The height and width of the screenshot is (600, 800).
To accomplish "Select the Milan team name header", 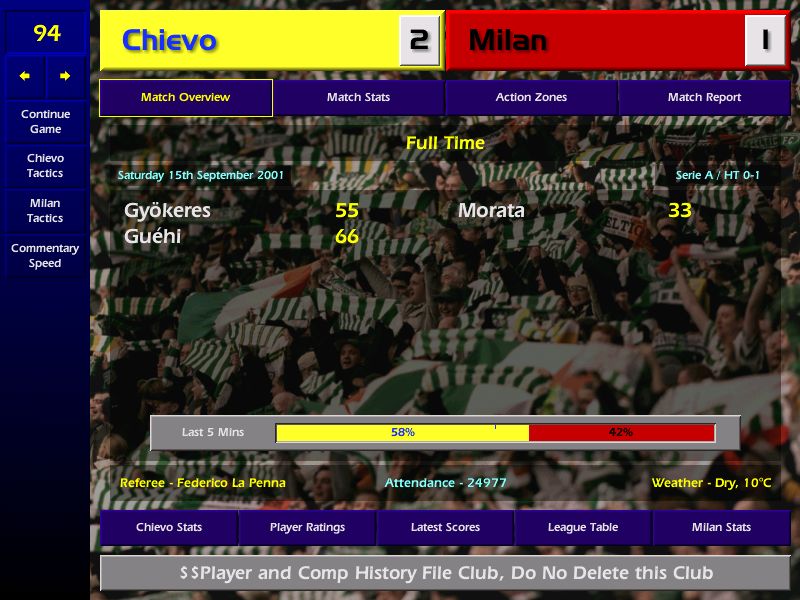I will click(508, 41).
